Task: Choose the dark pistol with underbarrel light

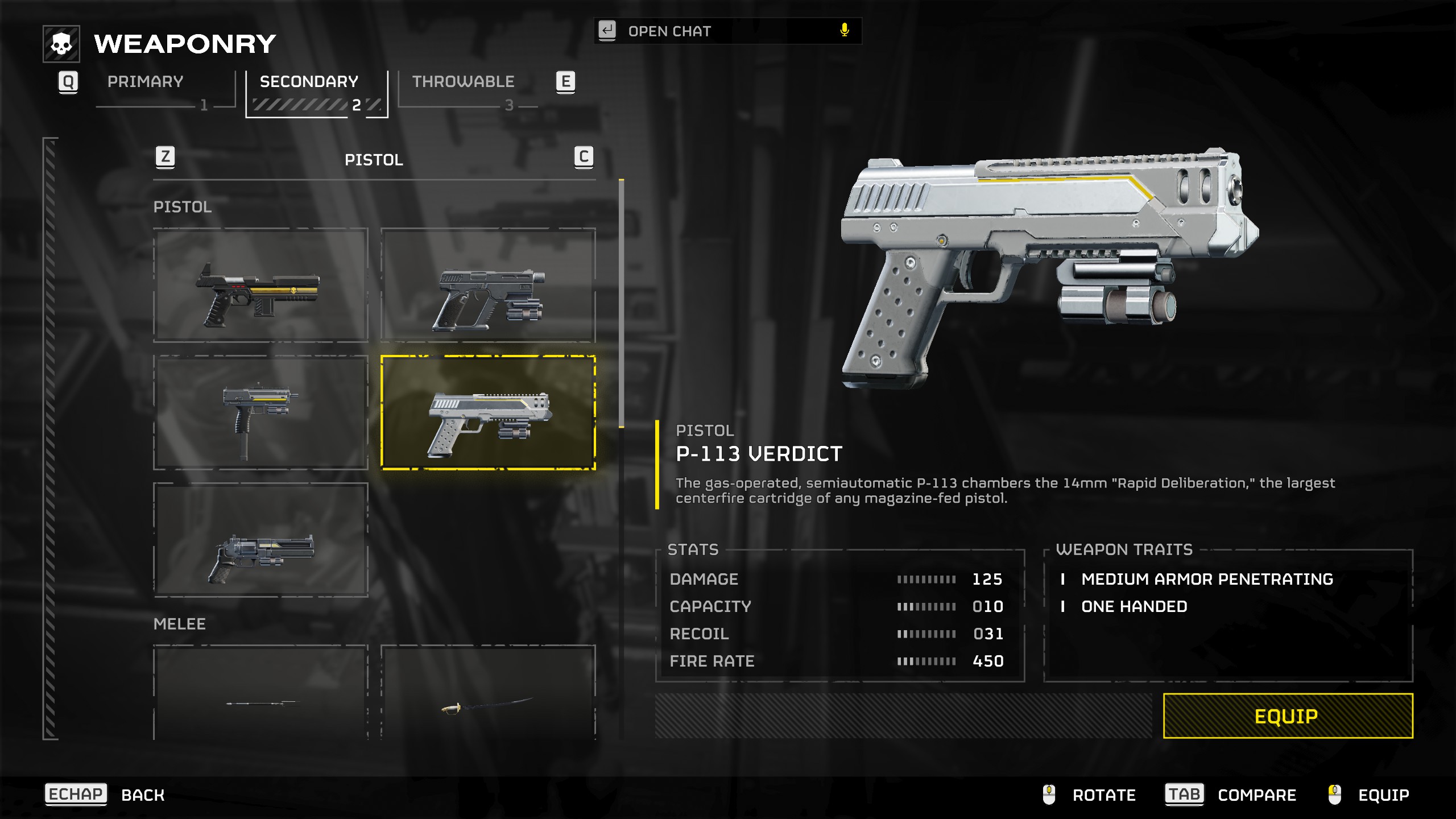Action: [488, 286]
